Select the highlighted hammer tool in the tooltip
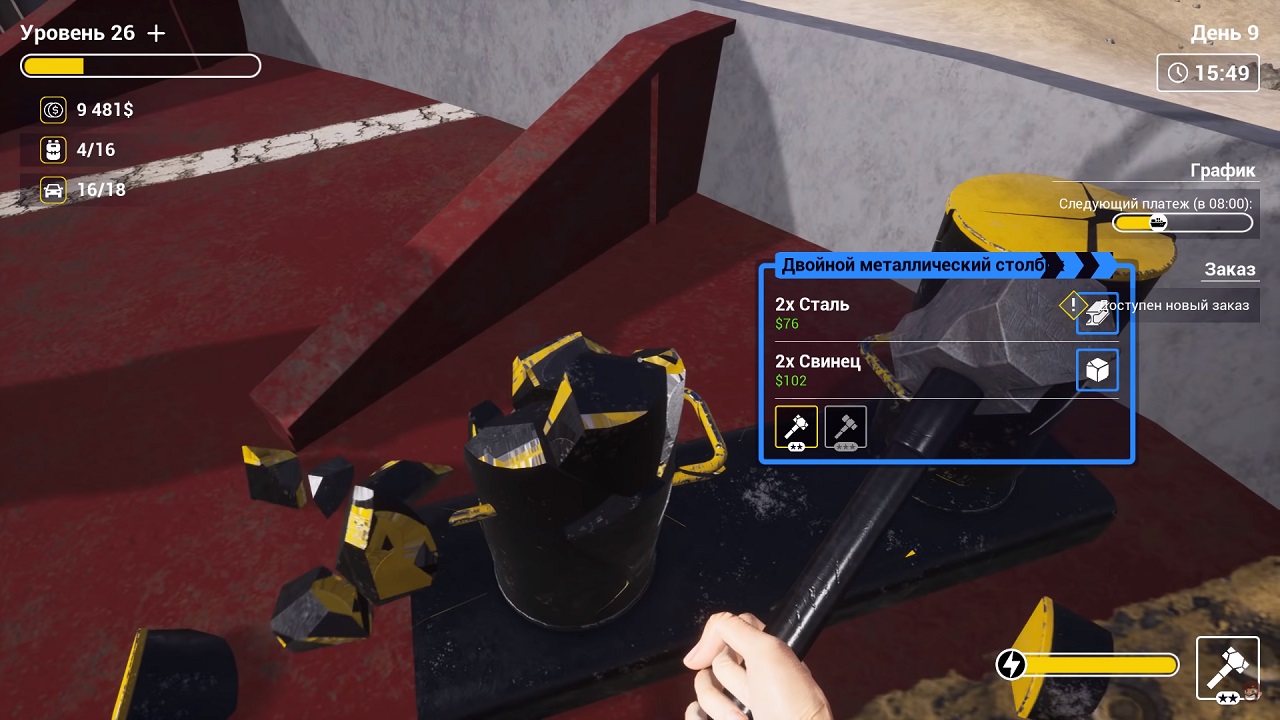The height and width of the screenshot is (720, 1280). [x=796, y=427]
